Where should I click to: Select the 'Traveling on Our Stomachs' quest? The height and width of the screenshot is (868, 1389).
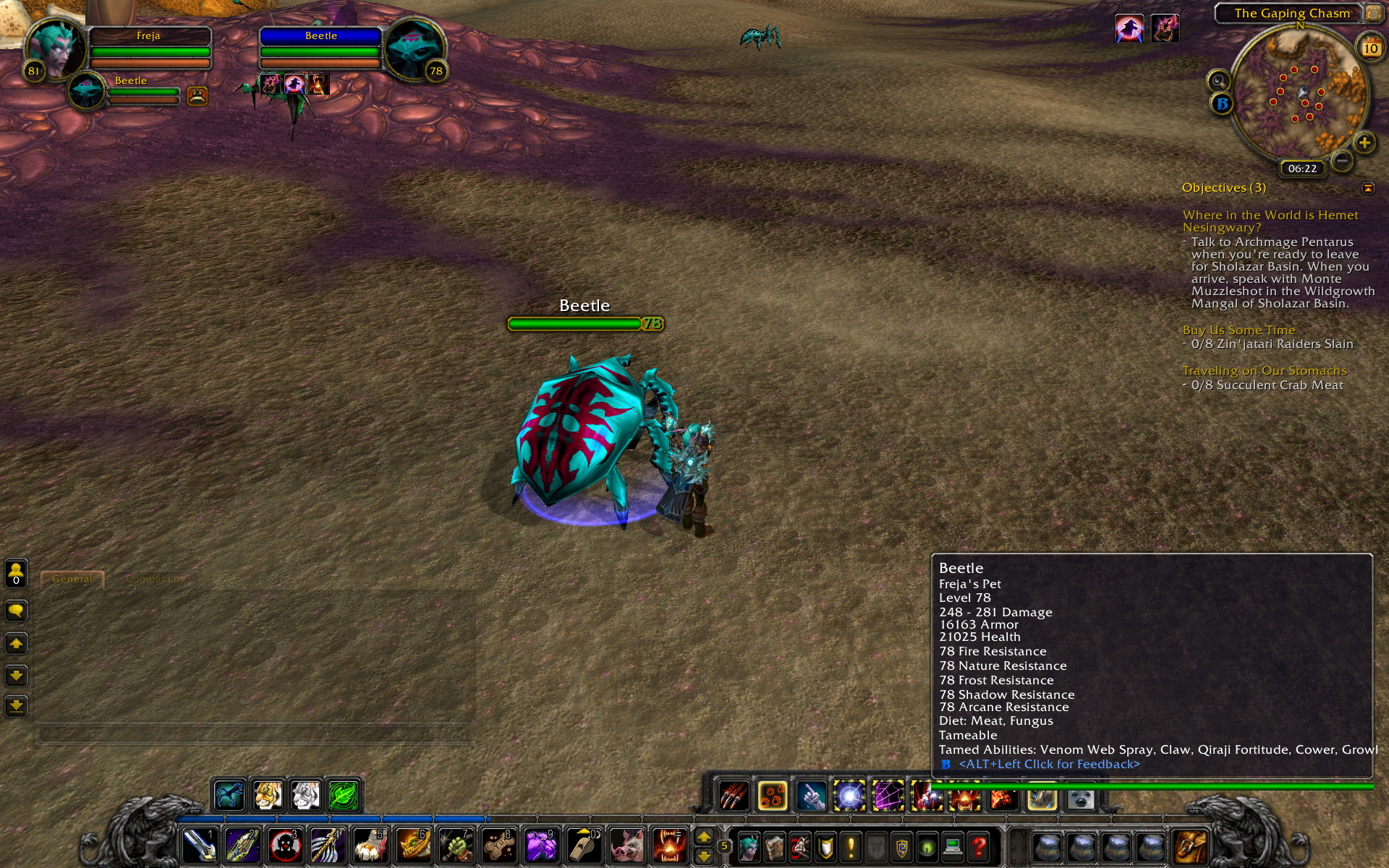pyautogui.click(x=1264, y=371)
